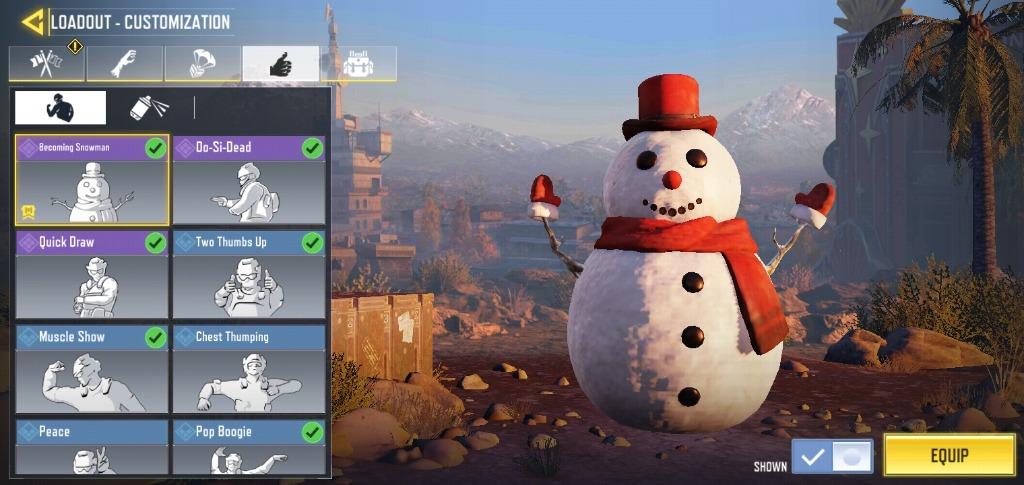This screenshot has width=1024, height=485.
Task: Pick the Two Thumbs Up emote
Action: tap(249, 275)
